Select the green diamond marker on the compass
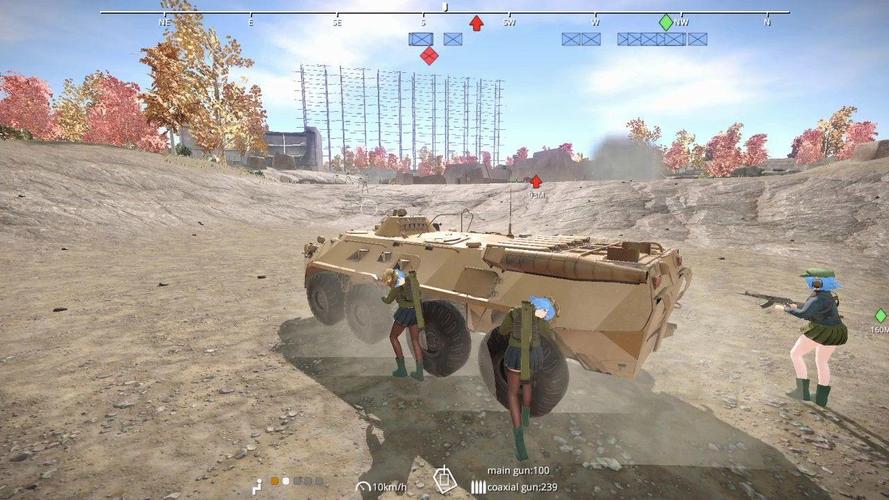The height and width of the screenshot is (500, 889). (x=666, y=22)
